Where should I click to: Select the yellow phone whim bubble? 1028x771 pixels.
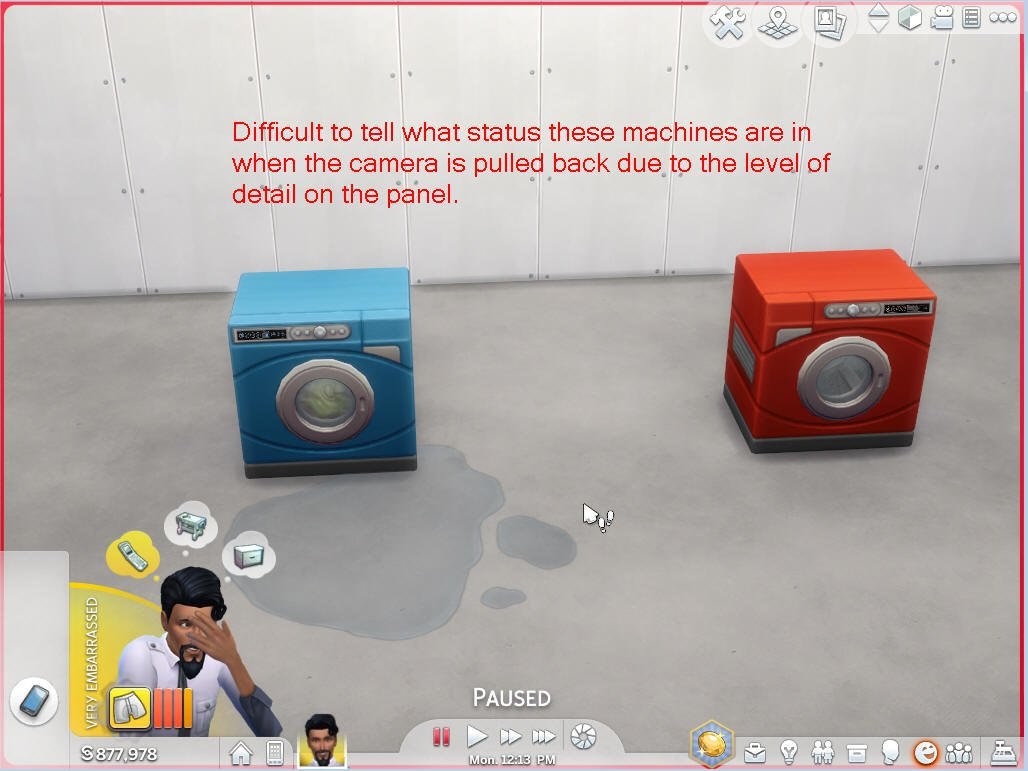[x=133, y=555]
